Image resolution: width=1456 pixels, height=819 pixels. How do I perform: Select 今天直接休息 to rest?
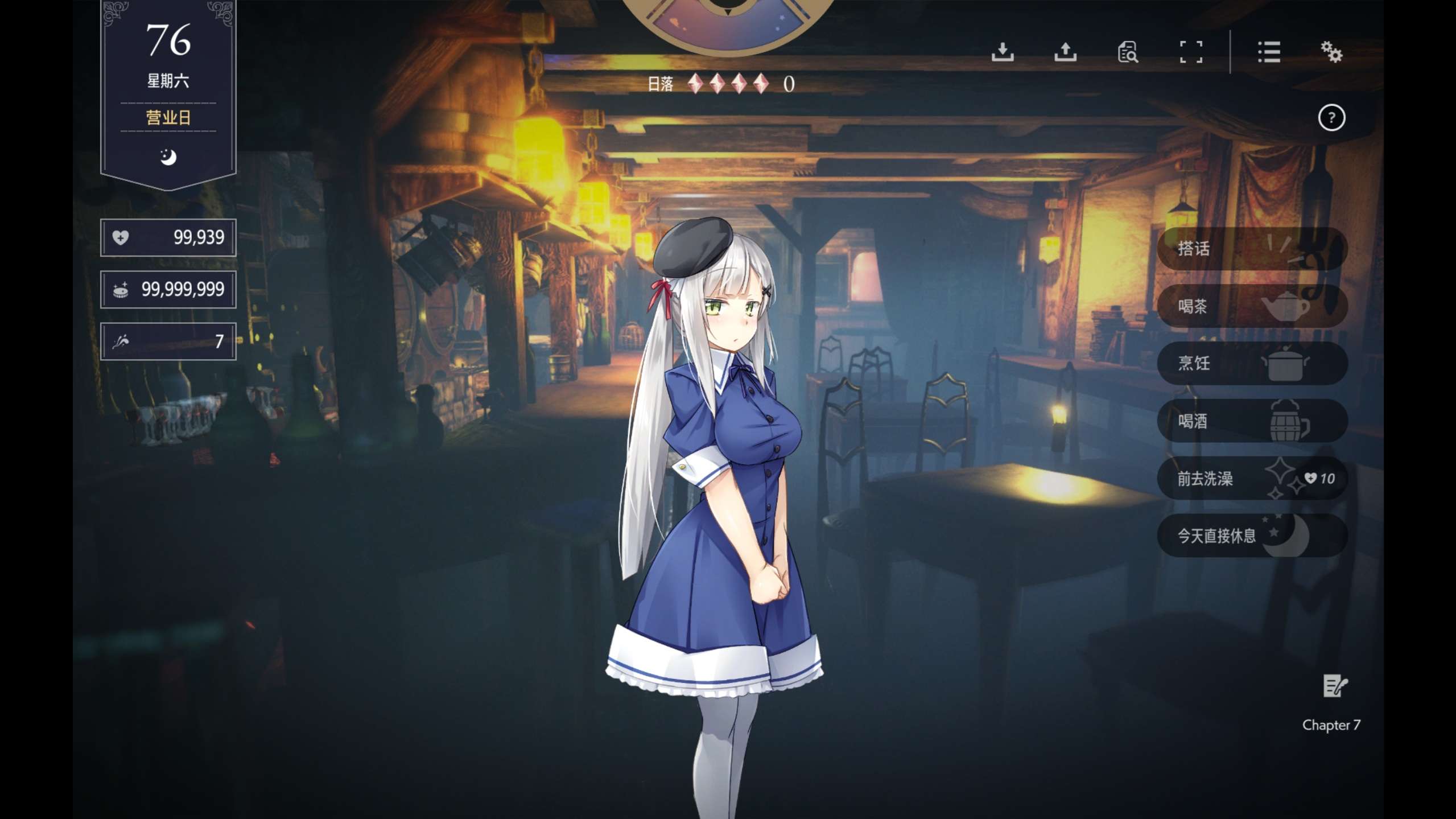(1251, 536)
